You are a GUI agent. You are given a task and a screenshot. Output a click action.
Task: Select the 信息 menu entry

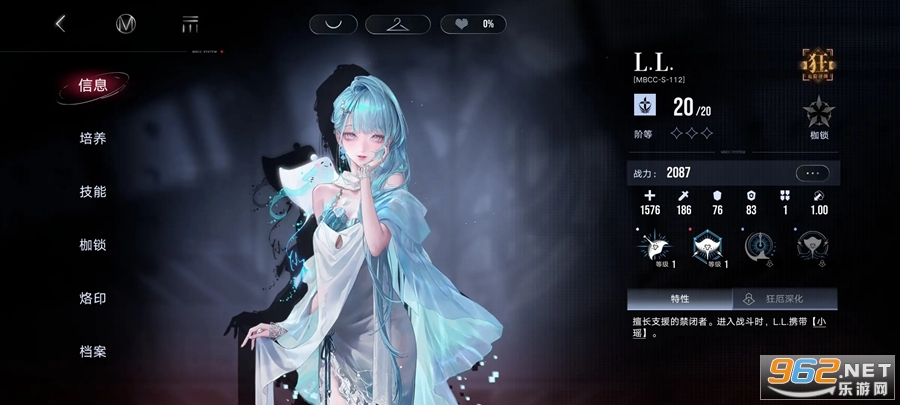point(92,85)
